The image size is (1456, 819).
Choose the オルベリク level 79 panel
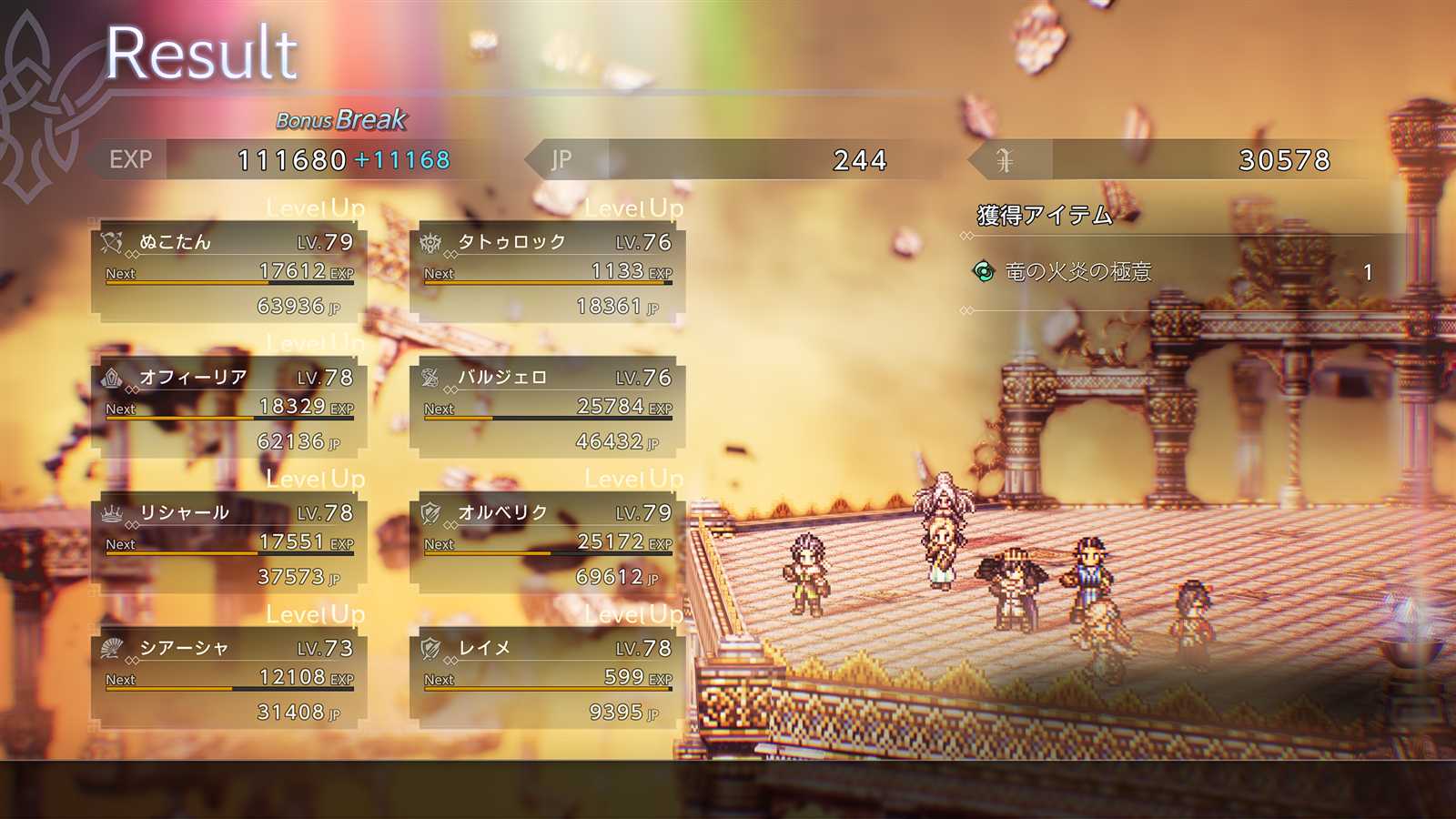pyautogui.click(x=548, y=543)
